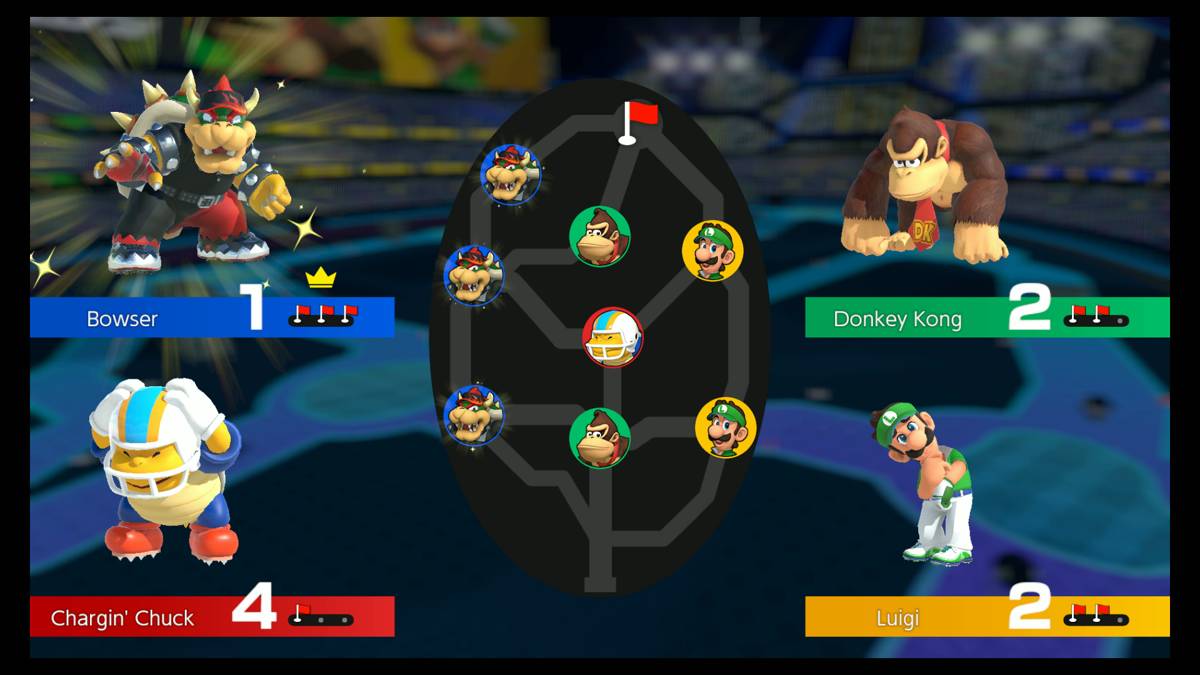Choose the Chargin' Chuck player banner
Screen dimensions: 1200x675
(x=212, y=617)
